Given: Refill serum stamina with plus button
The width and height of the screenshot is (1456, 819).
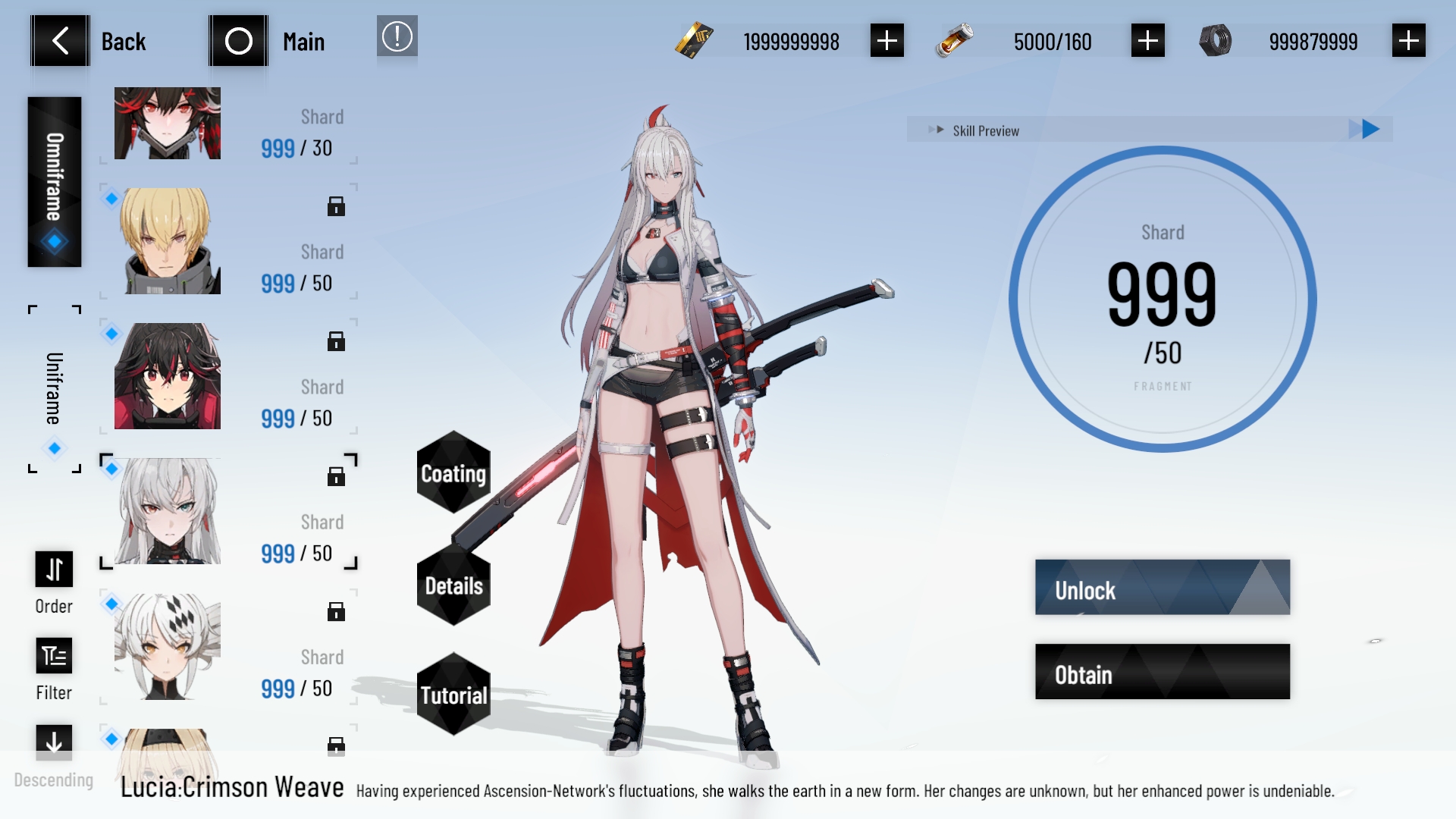Looking at the screenshot, I should coord(1147,41).
